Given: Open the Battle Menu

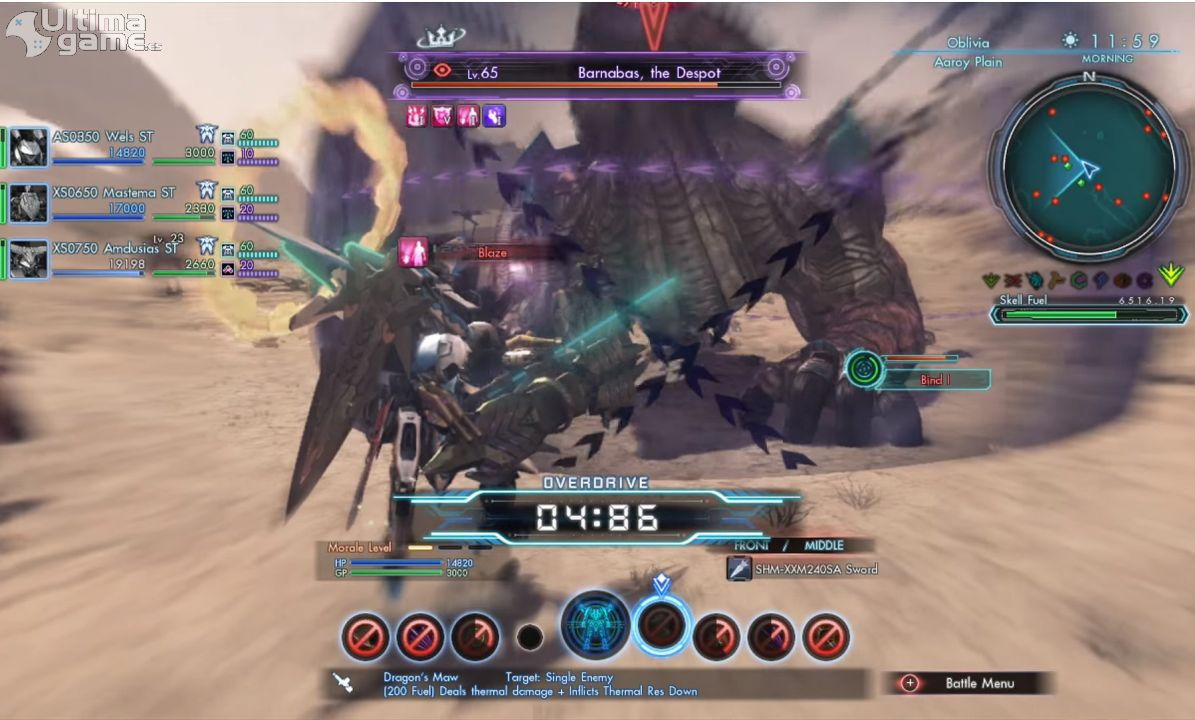Looking at the screenshot, I should (x=966, y=683).
